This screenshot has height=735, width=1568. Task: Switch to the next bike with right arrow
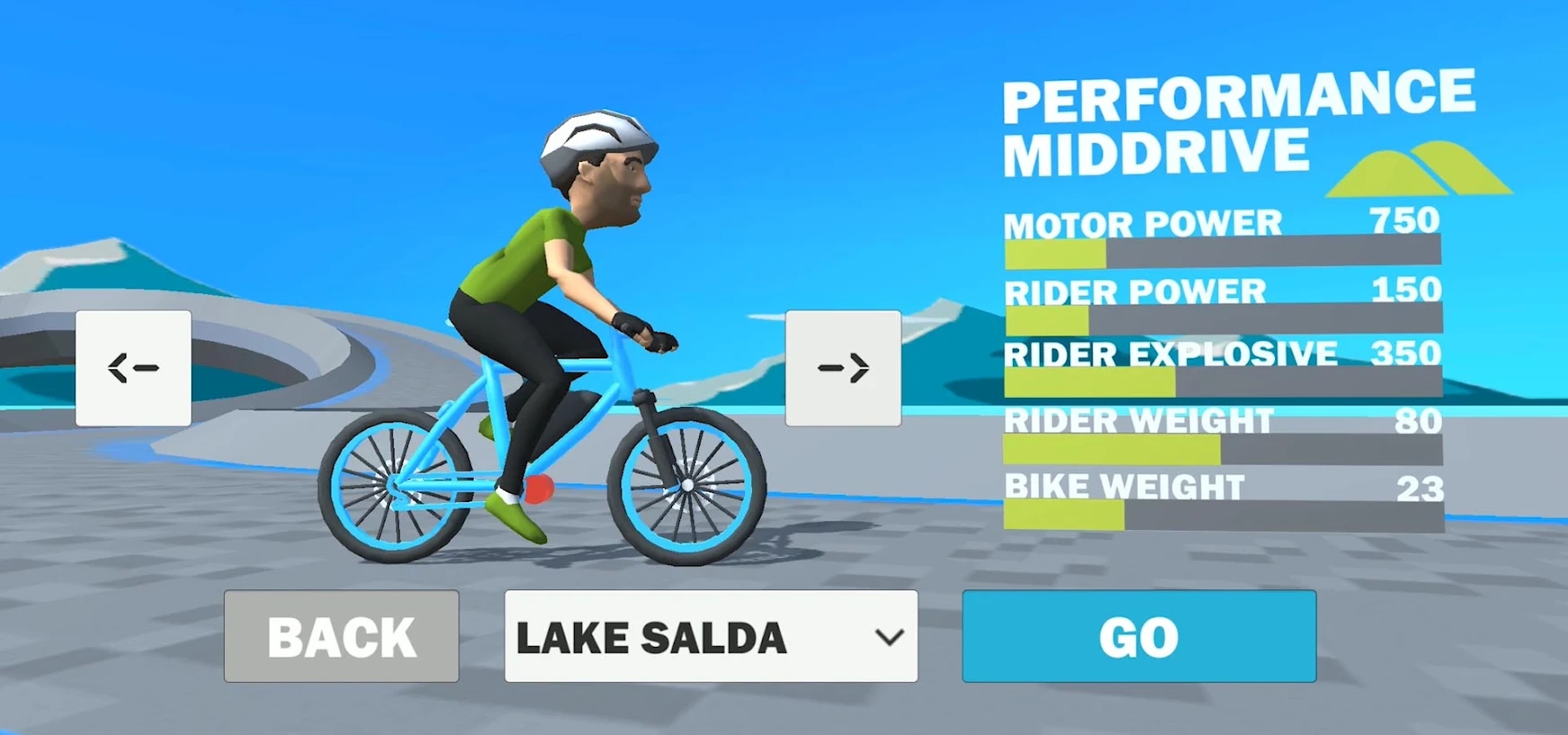click(843, 367)
